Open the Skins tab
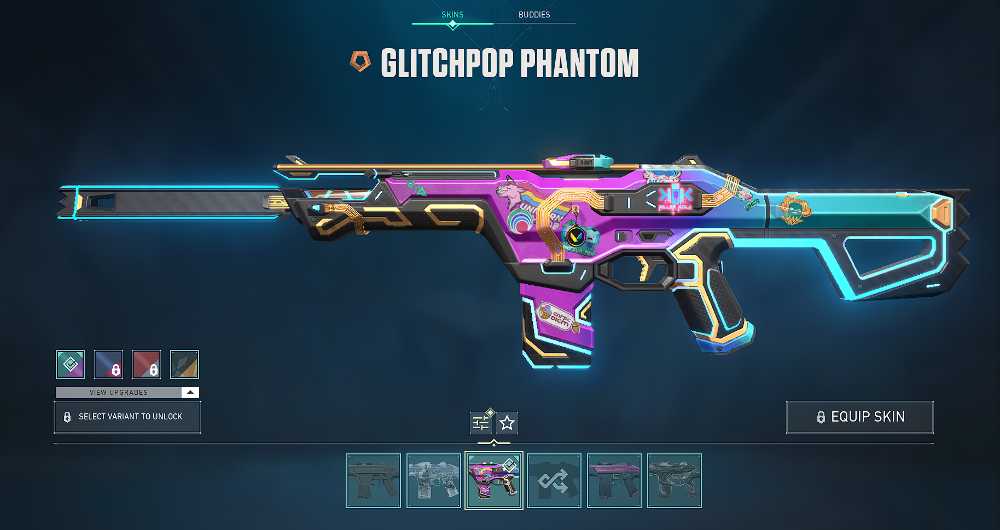Screen dimensions: 1000x530 (452, 15)
